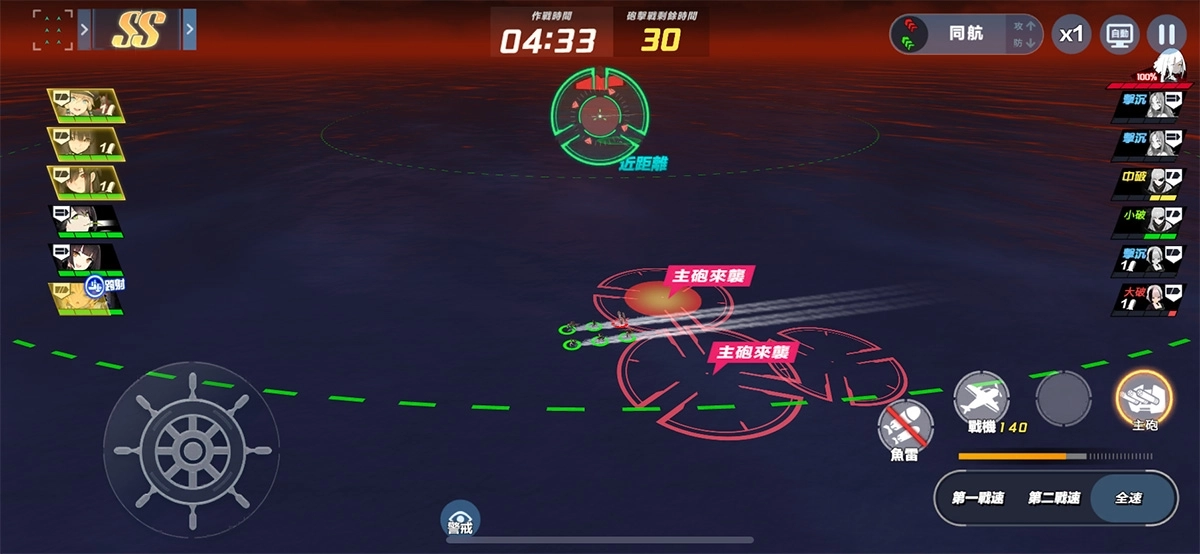Screen dimensions: 1200x554
Task: Fire the 主砲 main cannon
Action: 1144,398
